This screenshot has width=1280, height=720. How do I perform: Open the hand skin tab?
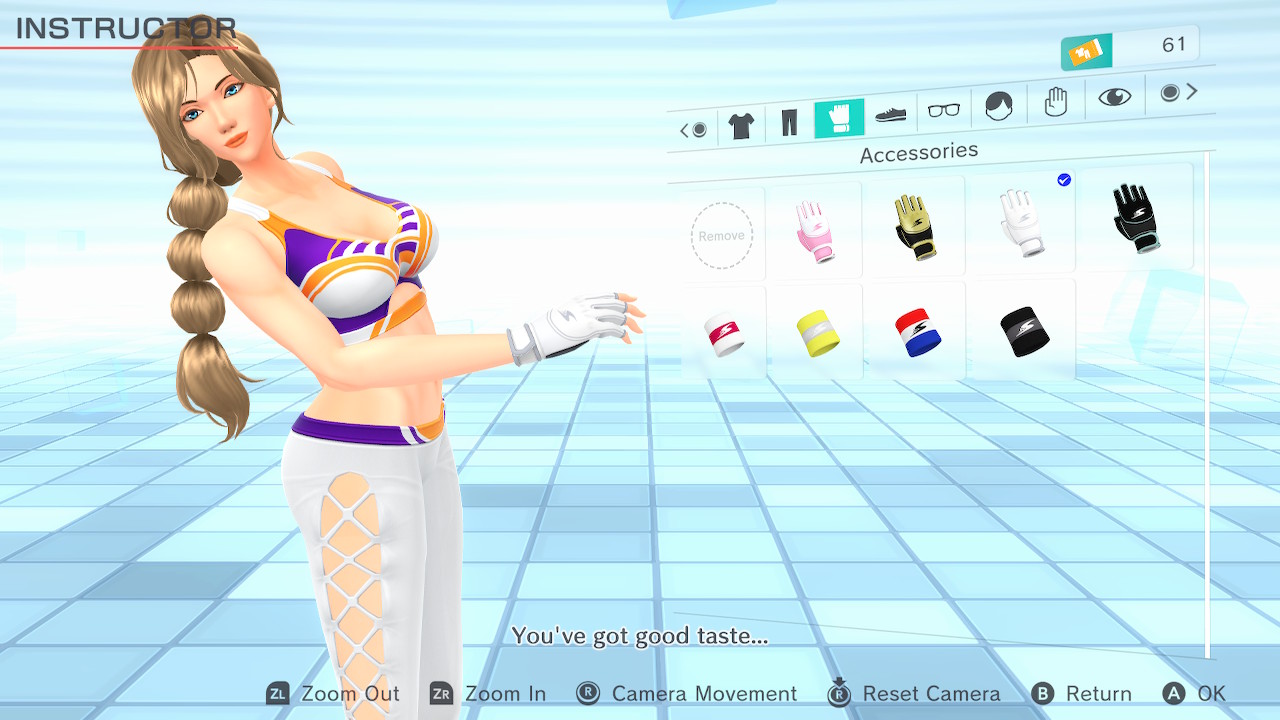1055,101
